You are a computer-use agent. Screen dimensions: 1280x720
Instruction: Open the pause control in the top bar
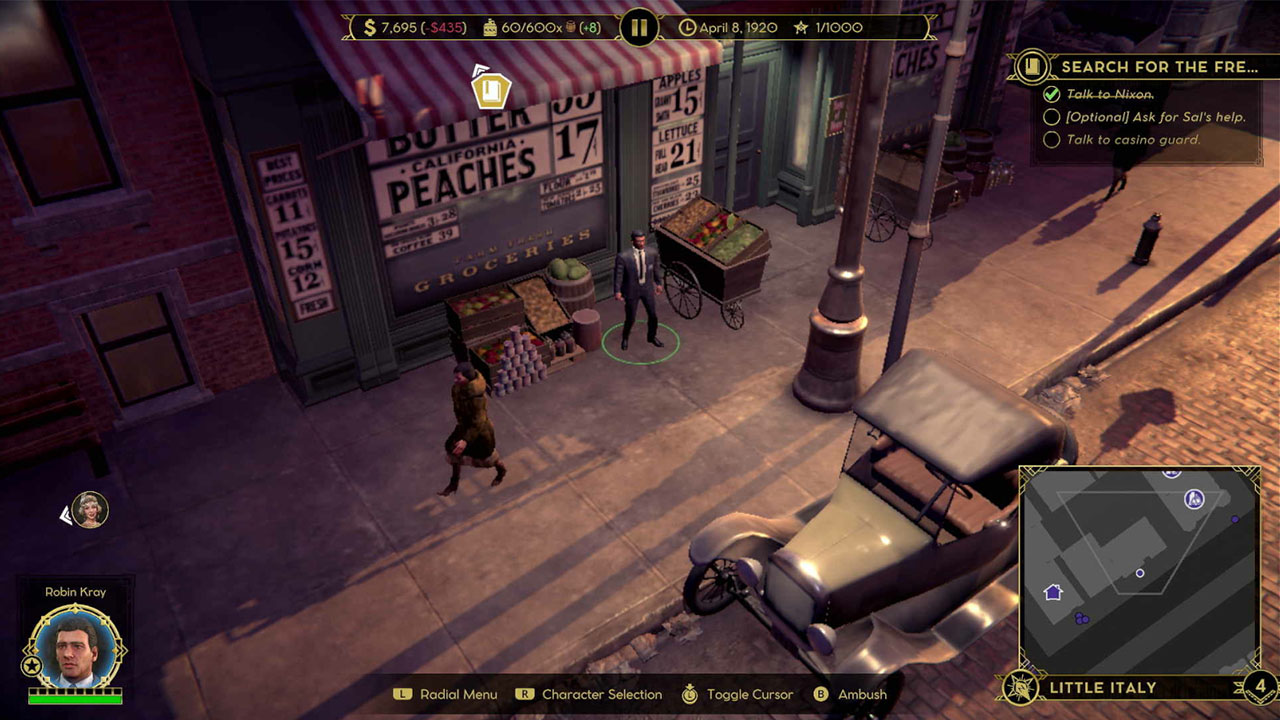click(640, 27)
